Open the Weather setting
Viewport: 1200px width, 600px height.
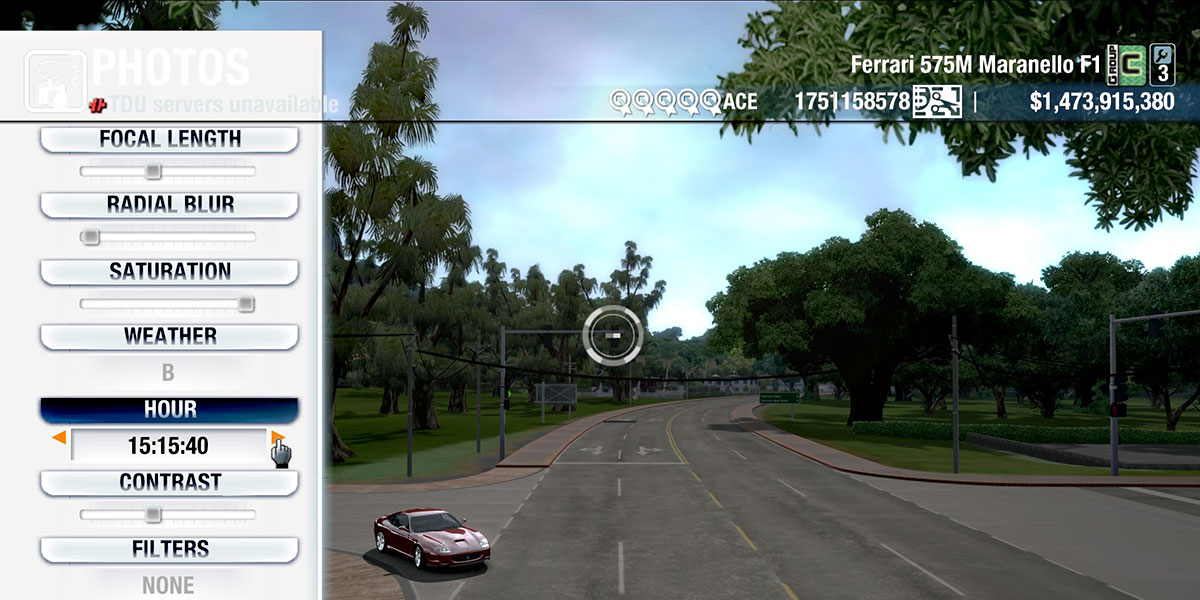click(x=169, y=336)
